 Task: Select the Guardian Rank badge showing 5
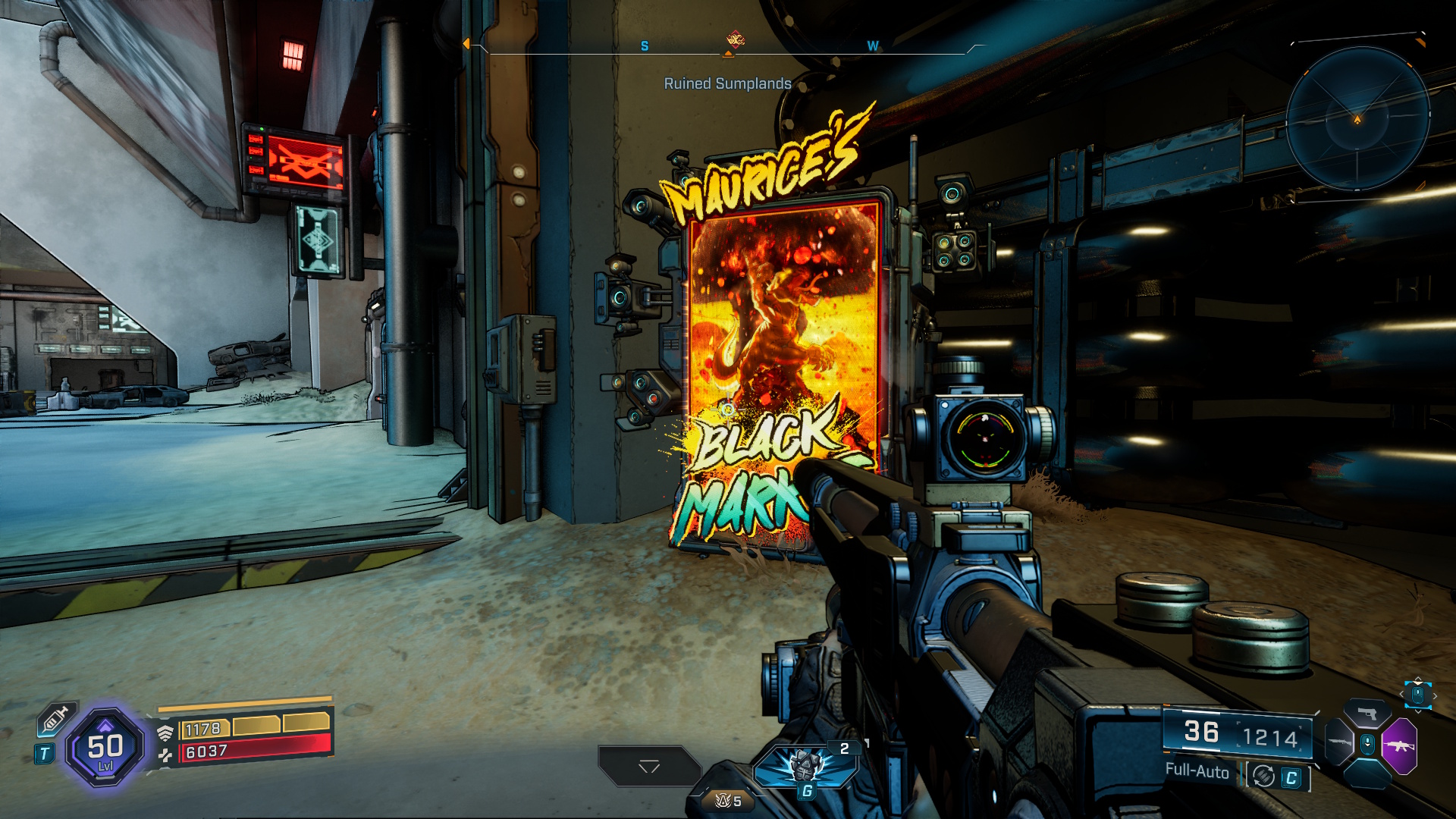728,800
